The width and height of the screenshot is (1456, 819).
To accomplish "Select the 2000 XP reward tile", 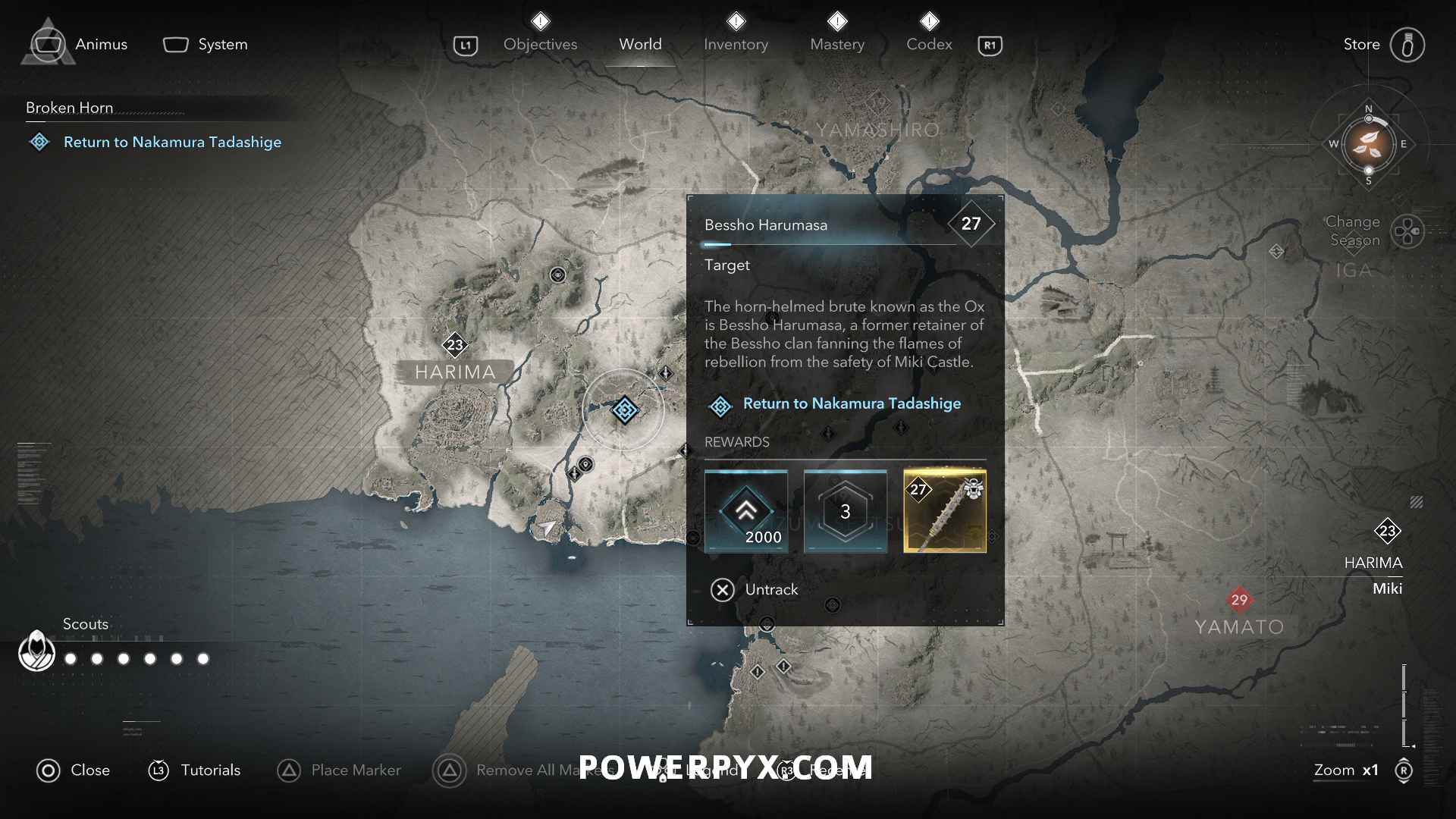I will 746,511.
